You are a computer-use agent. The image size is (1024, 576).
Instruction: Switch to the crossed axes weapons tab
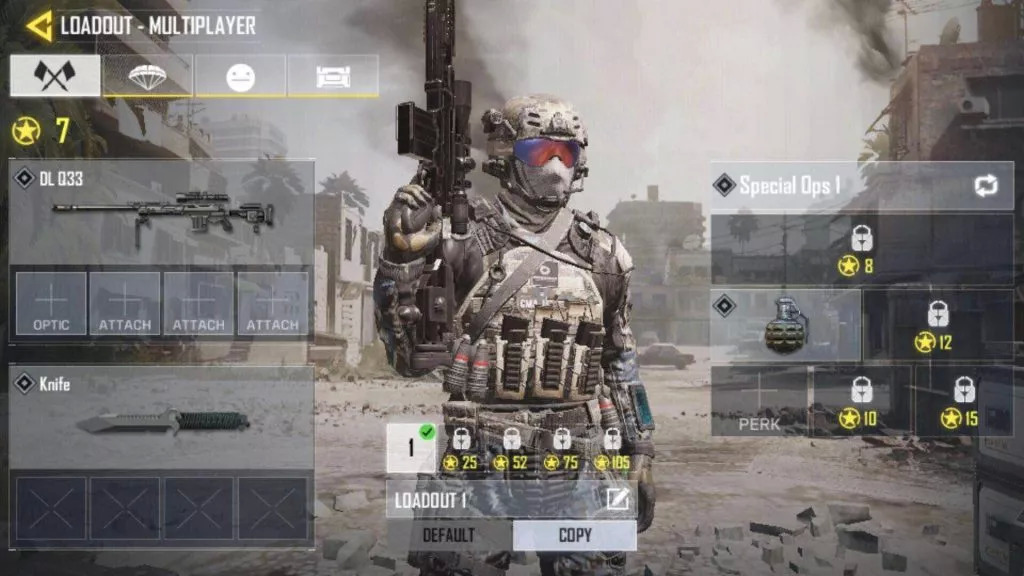[x=55, y=76]
